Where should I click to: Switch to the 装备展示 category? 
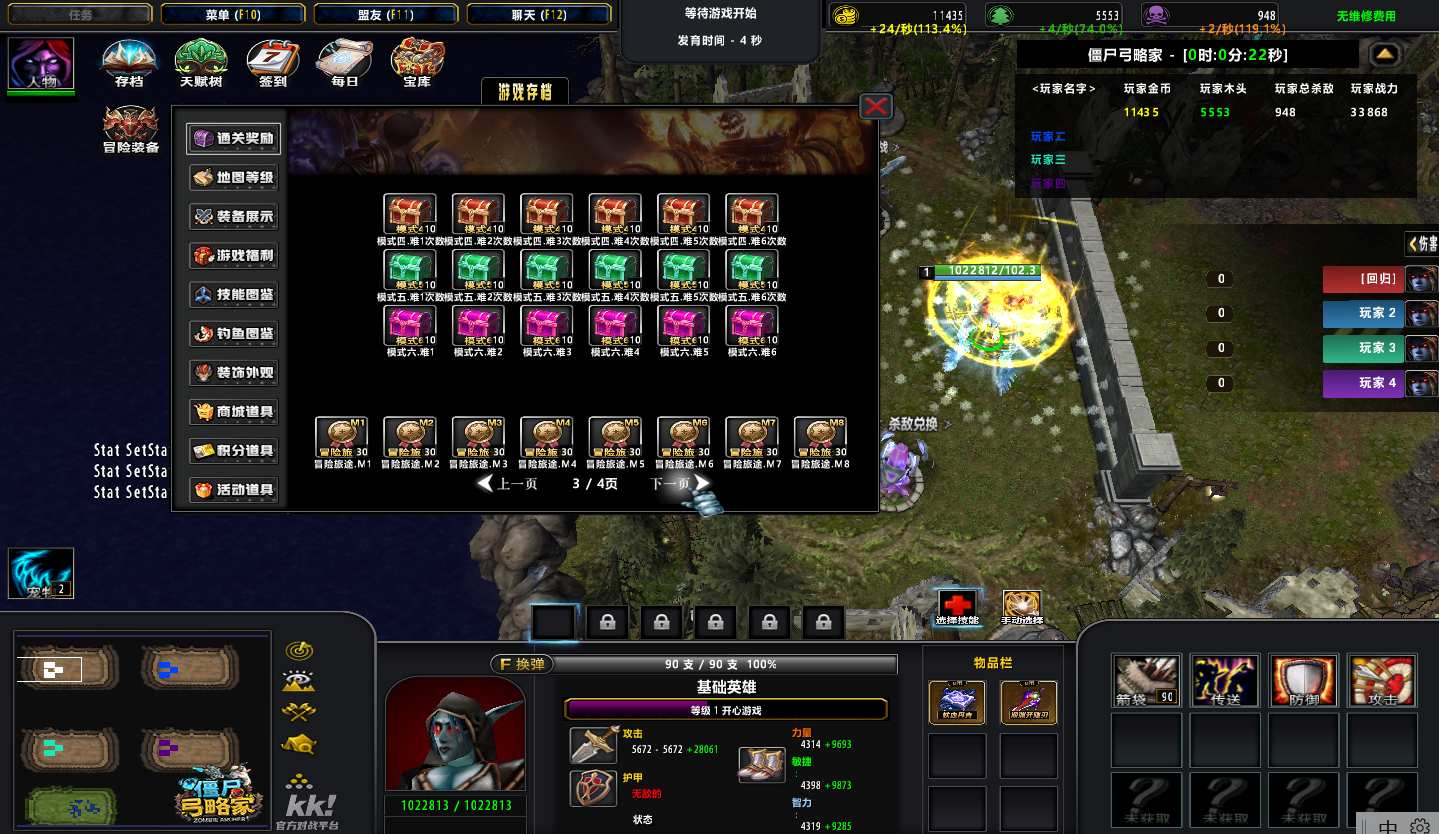pos(234,217)
